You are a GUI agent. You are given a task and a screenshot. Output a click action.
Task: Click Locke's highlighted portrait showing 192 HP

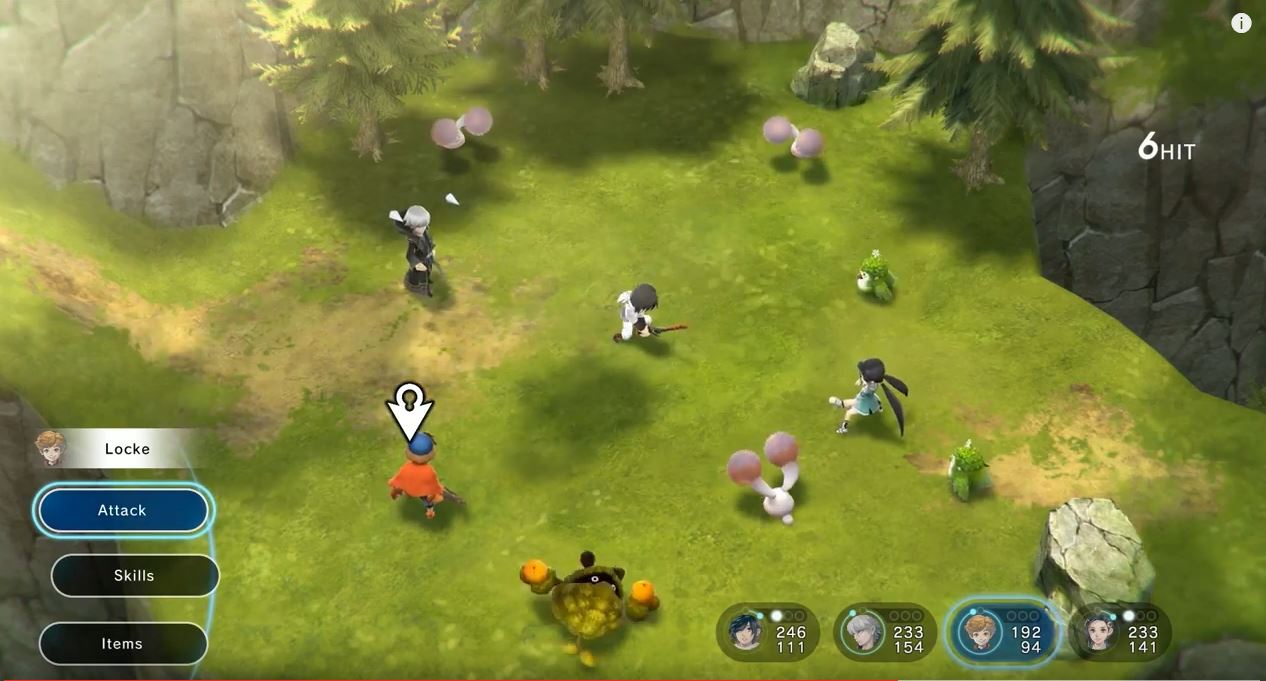click(x=978, y=632)
